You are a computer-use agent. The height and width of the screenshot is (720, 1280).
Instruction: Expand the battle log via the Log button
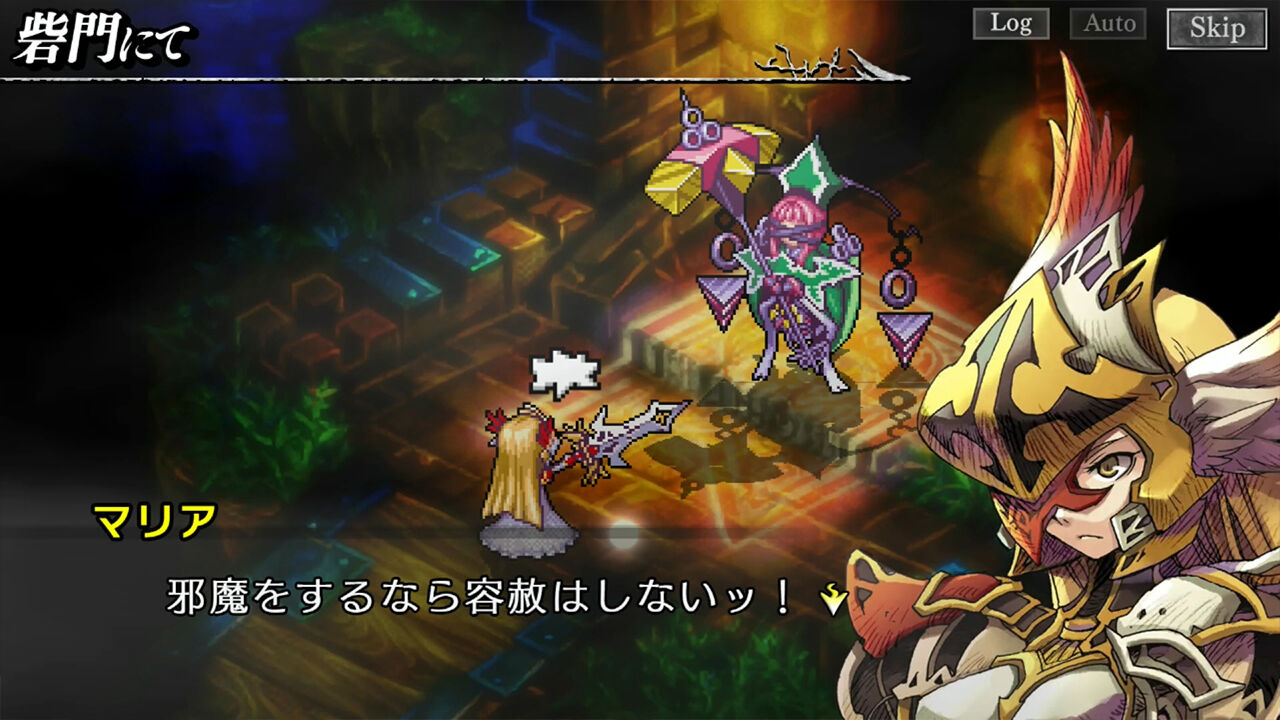[x=1012, y=25]
